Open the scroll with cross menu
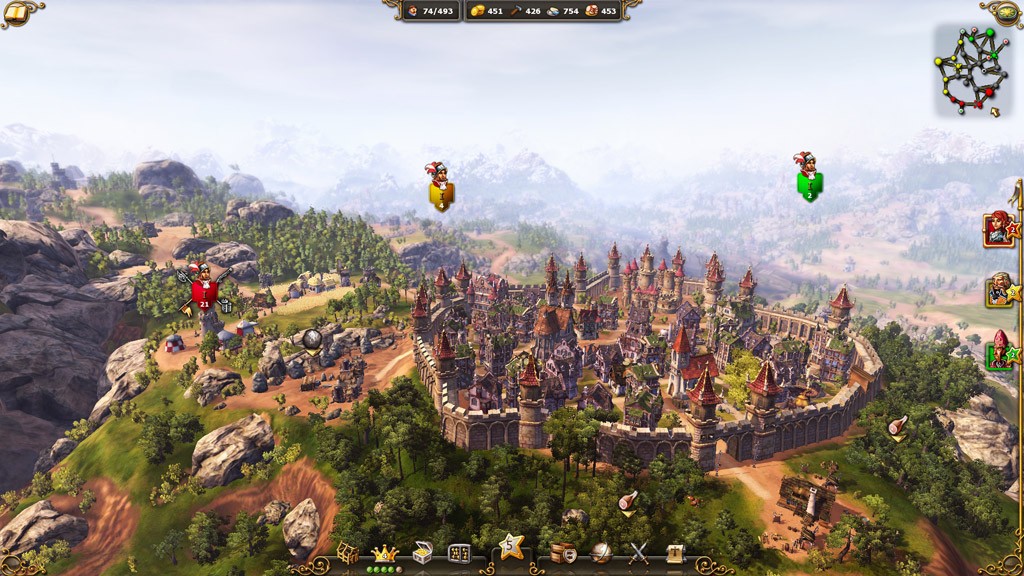 pyautogui.click(x=676, y=552)
